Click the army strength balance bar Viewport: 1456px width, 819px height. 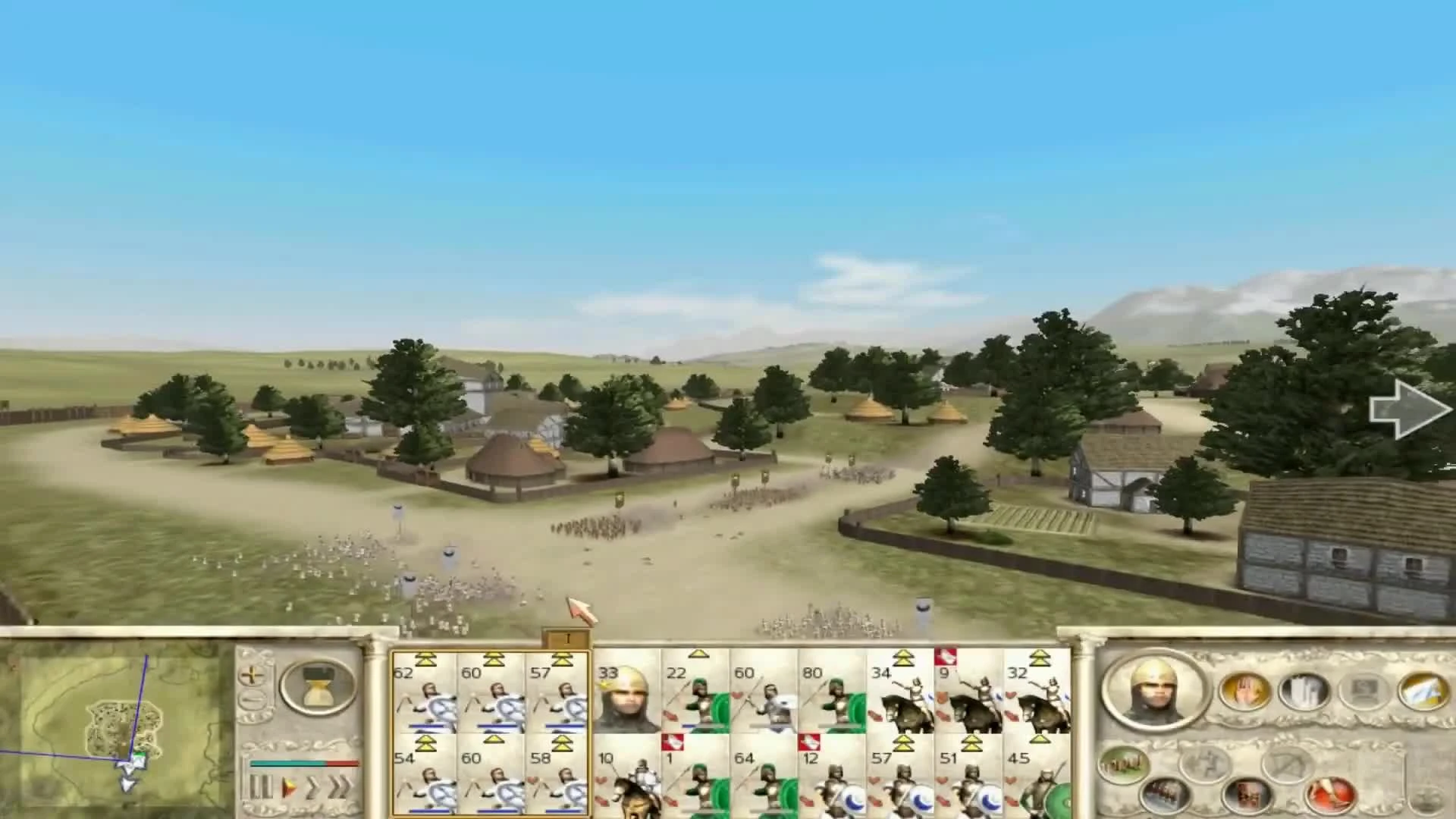click(304, 763)
